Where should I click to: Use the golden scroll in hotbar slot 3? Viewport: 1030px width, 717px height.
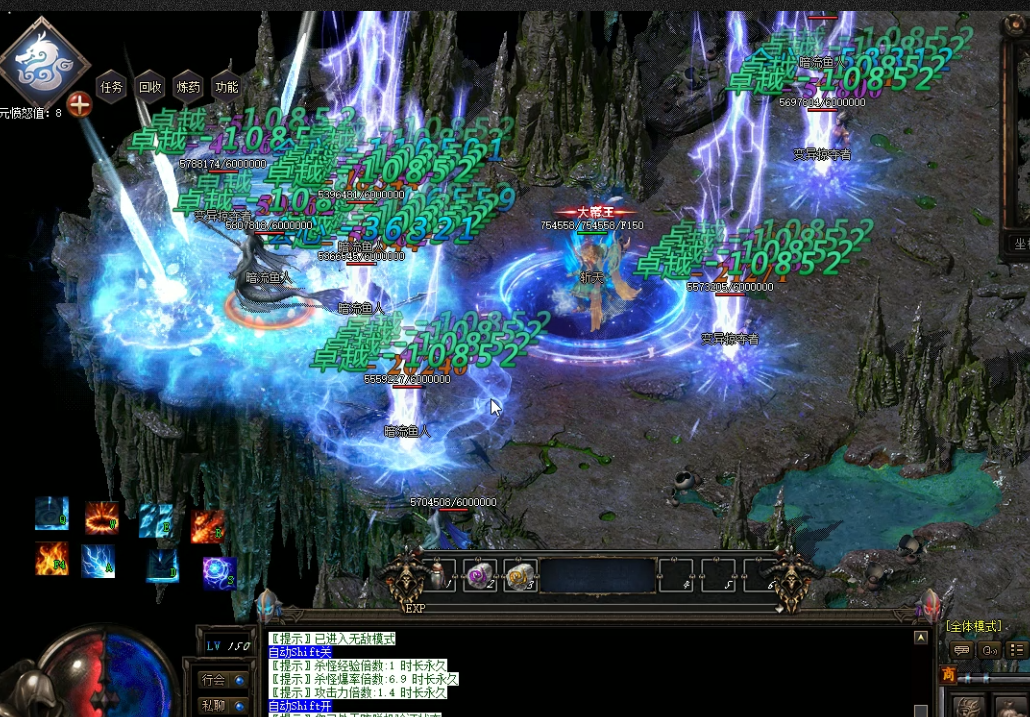[x=520, y=576]
